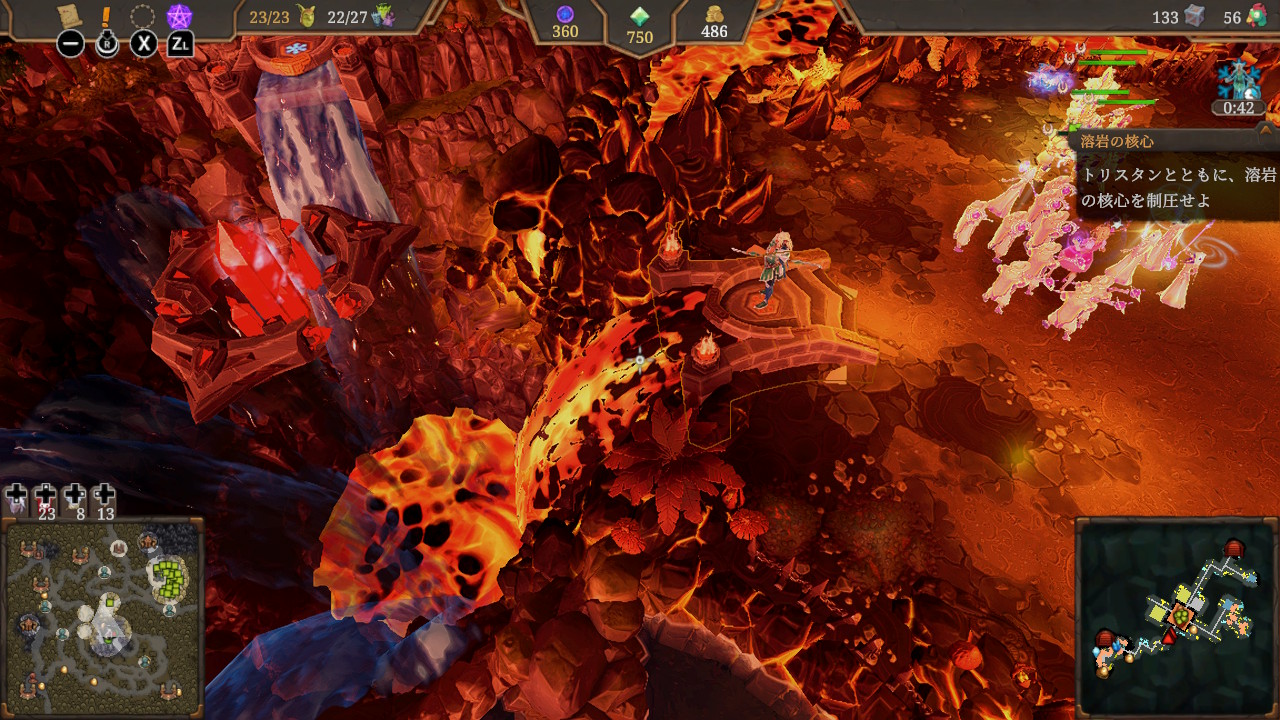Click the gobbler chicken food icon
Image resolution: width=1280 pixels, height=720 pixels.
pos(1258,17)
